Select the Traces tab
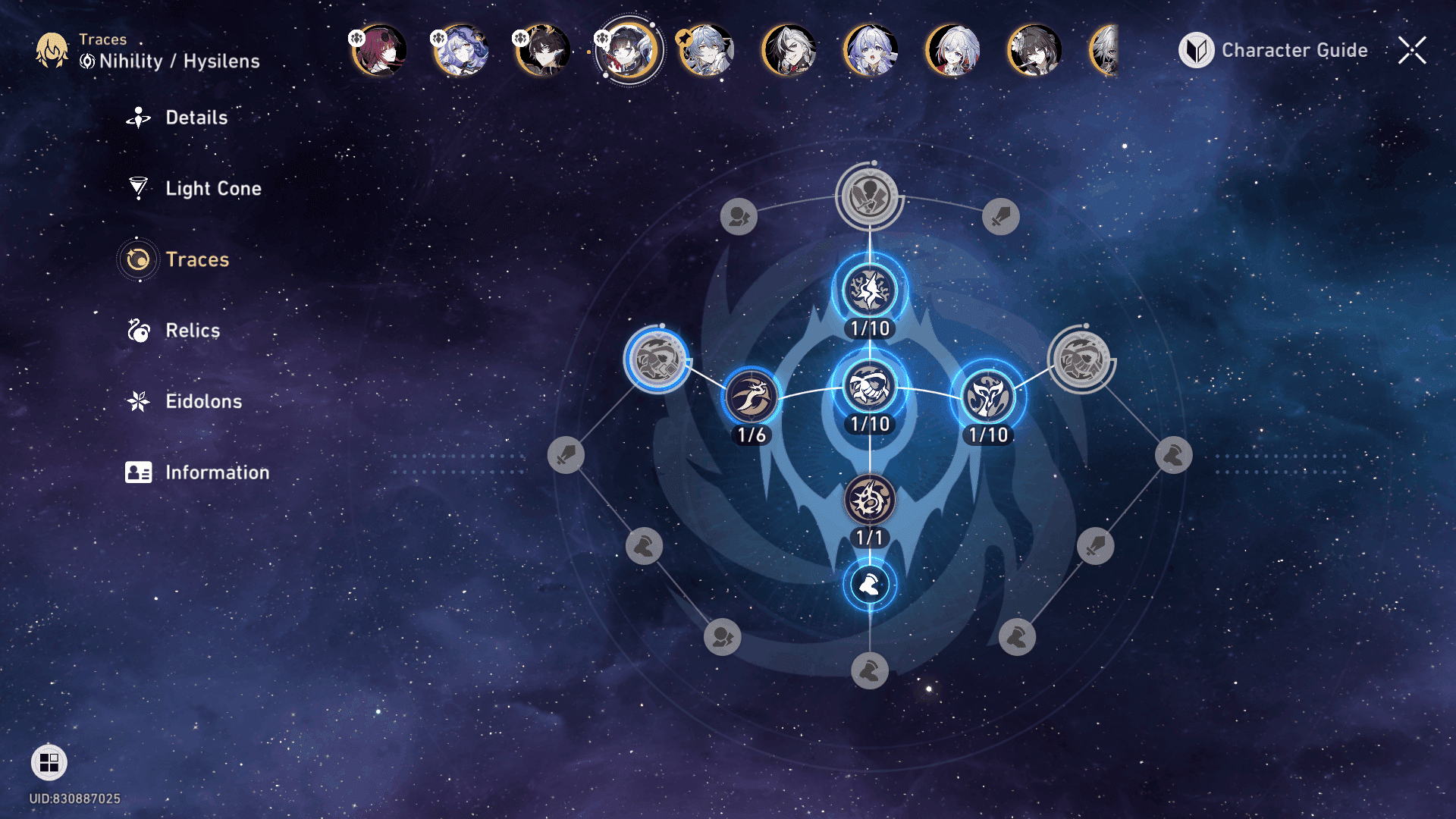This screenshot has width=1456, height=819. click(196, 259)
